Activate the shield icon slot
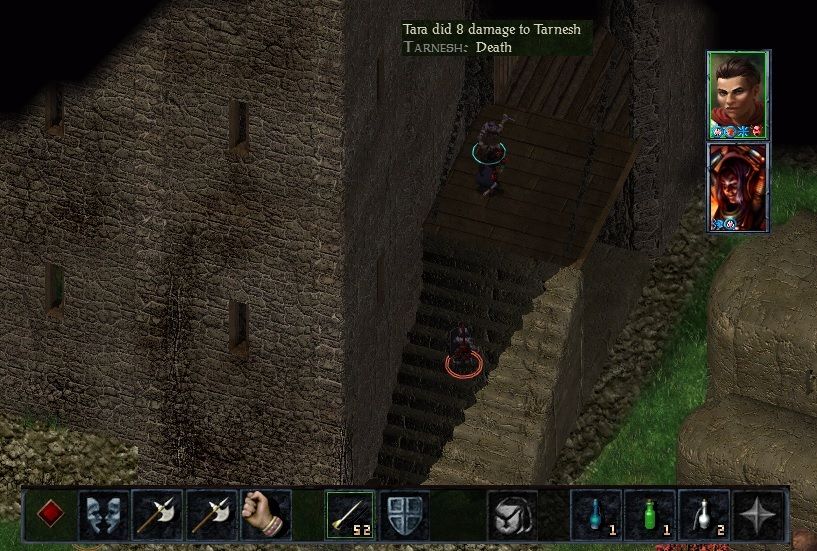This screenshot has width=817, height=551. coord(404,515)
